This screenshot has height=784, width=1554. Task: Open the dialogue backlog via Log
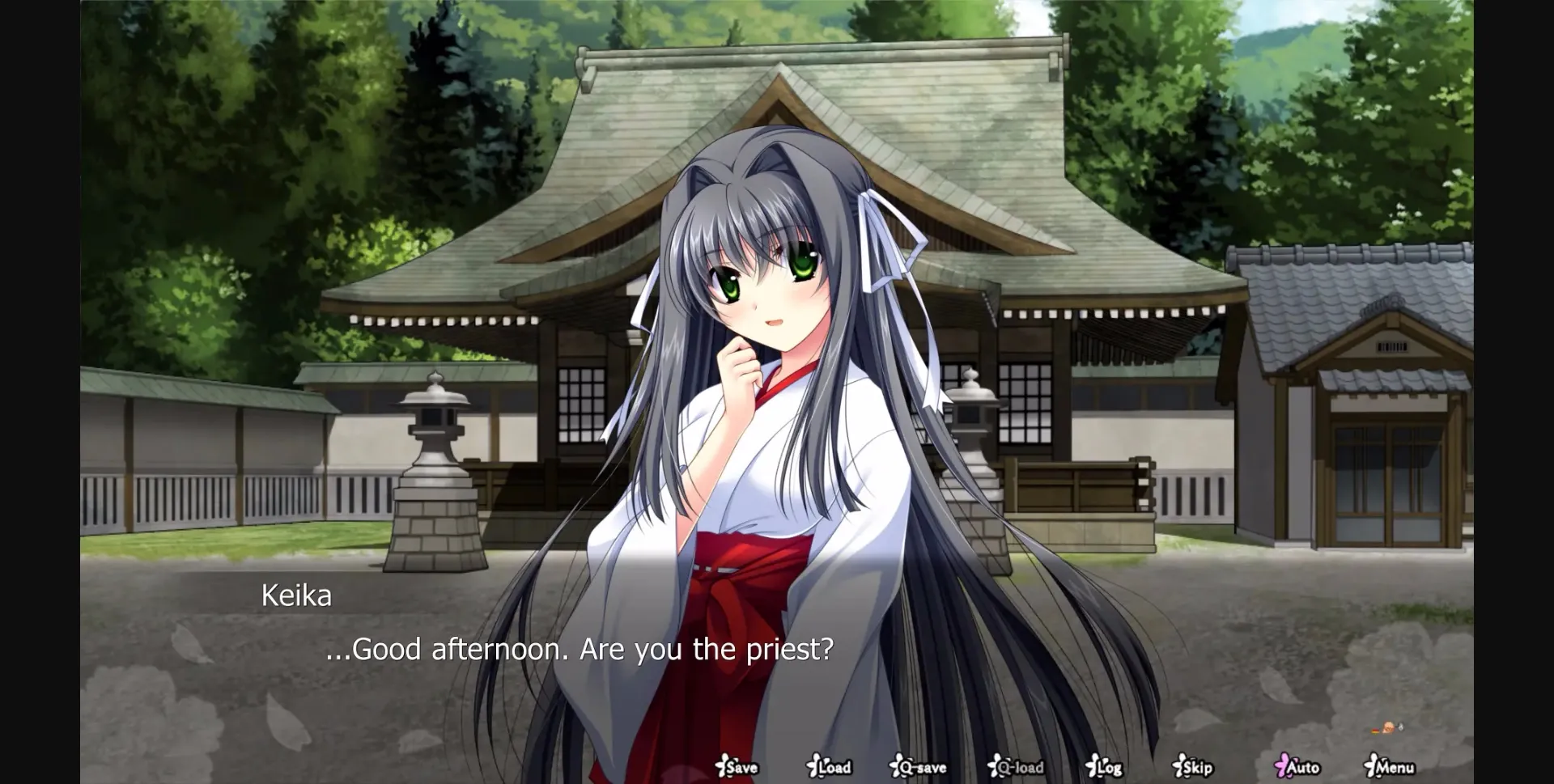[x=1107, y=767]
